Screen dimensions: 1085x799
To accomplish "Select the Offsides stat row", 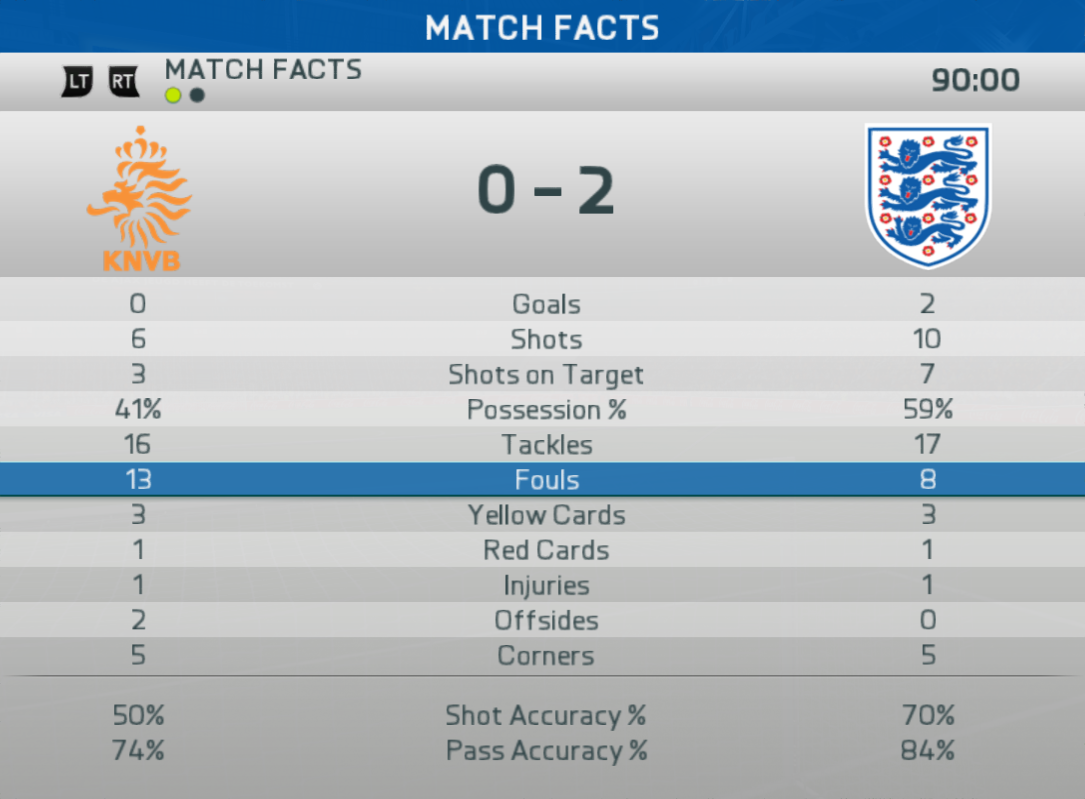I will click(546, 620).
